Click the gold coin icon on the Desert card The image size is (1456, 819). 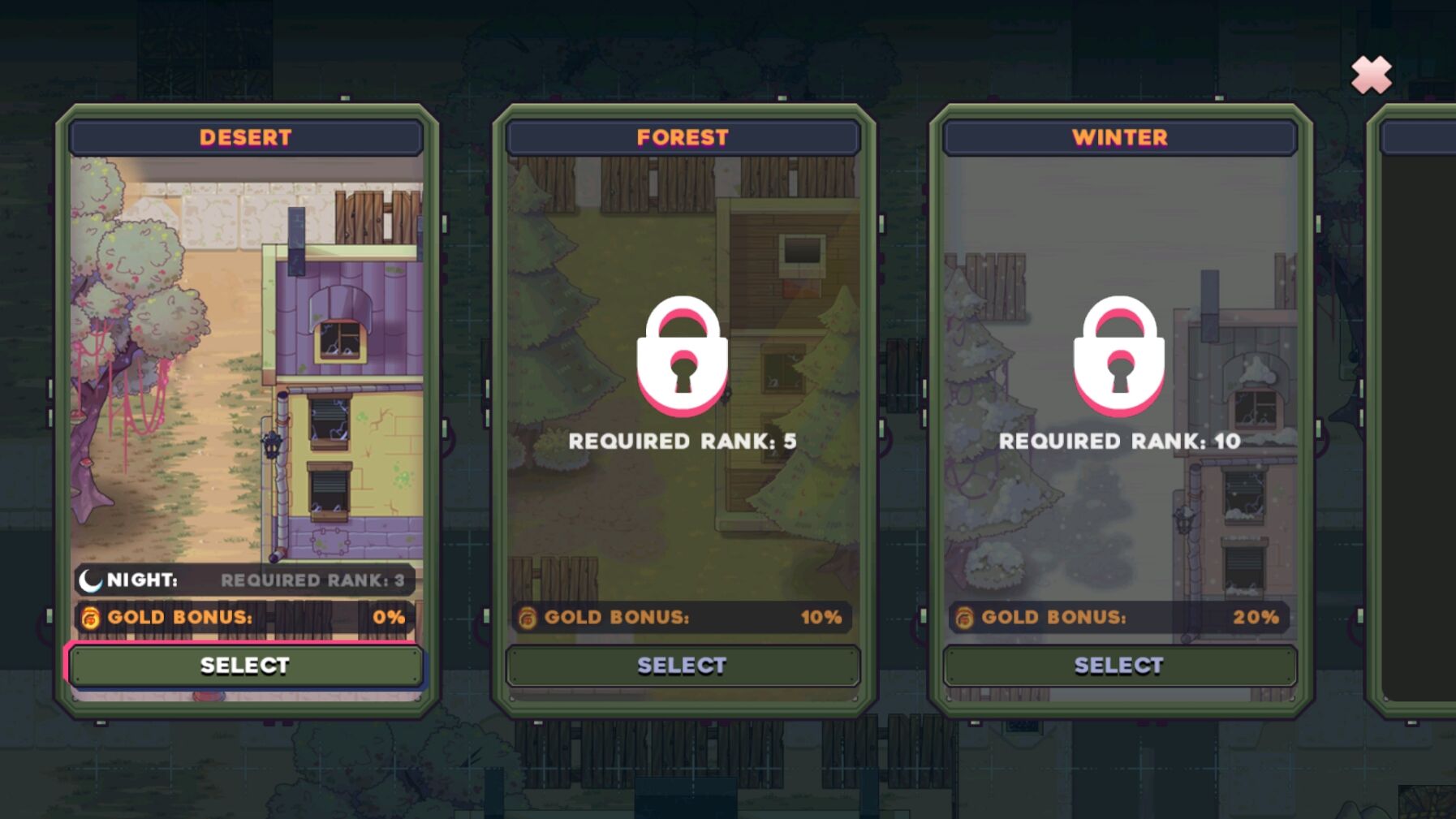pos(89,617)
